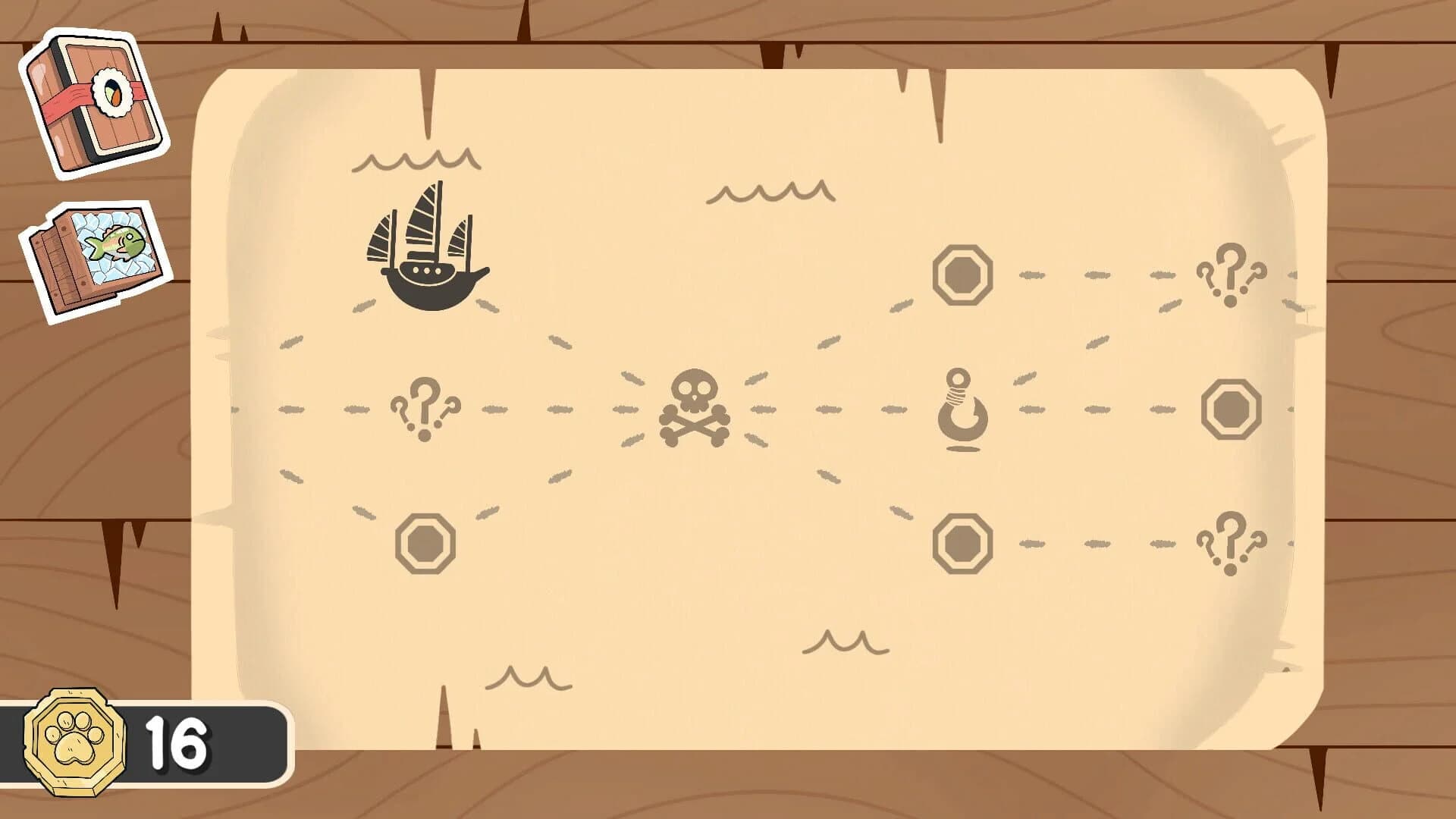This screenshot has height=819, width=1456.
Task: Click the octagon node below the fishhook
Action: (963, 542)
